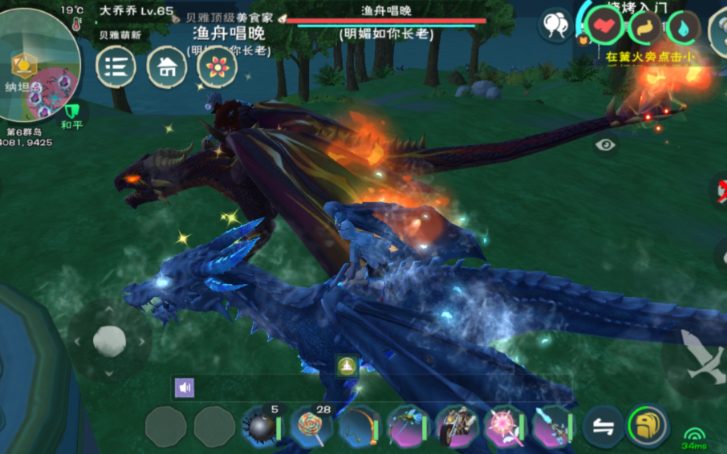Select the bomb hotbar slot
The width and height of the screenshot is (727, 454).
(x=261, y=427)
